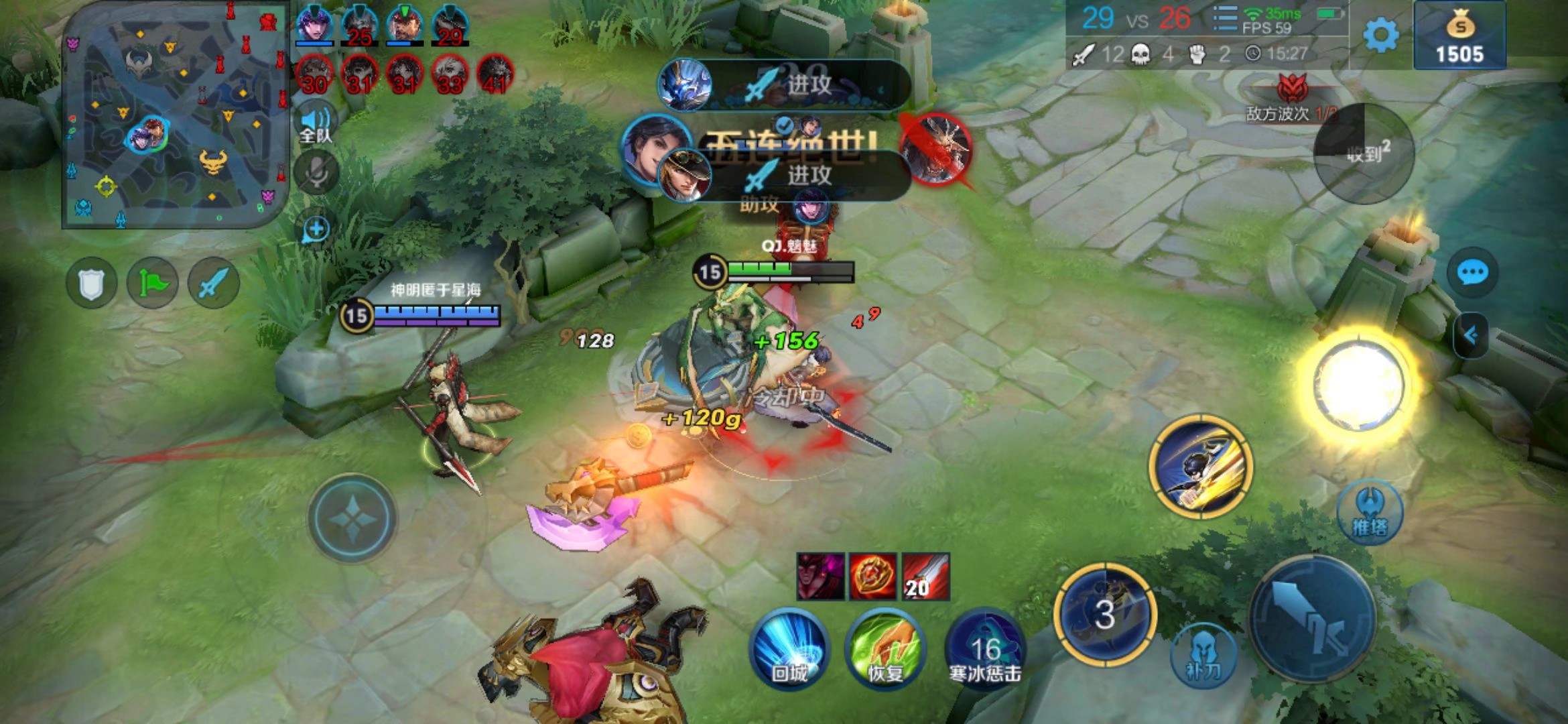
Task: Send the green flag gather signal
Action: tap(153, 283)
